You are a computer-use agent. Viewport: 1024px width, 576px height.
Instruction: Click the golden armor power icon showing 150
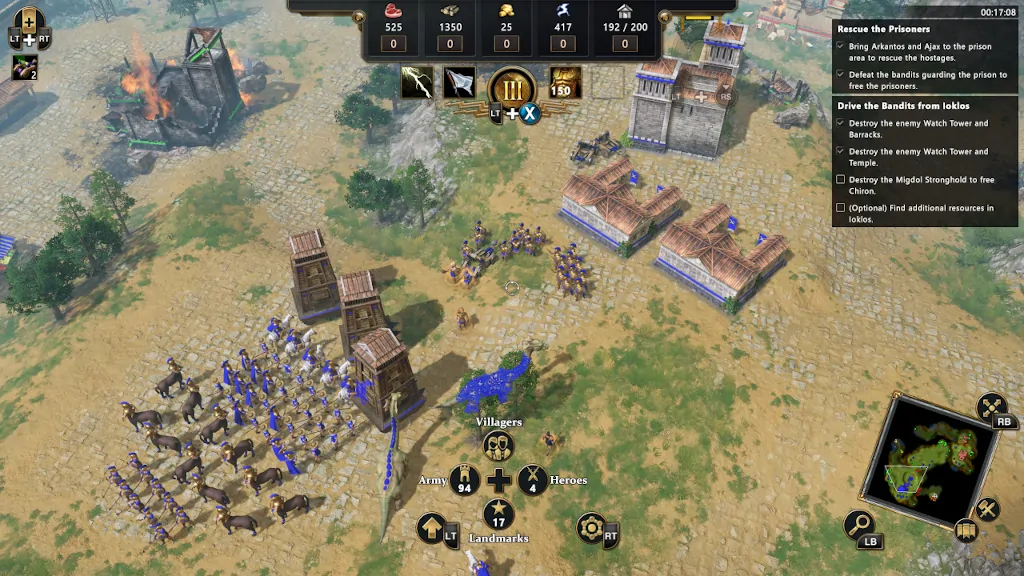[x=565, y=82]
